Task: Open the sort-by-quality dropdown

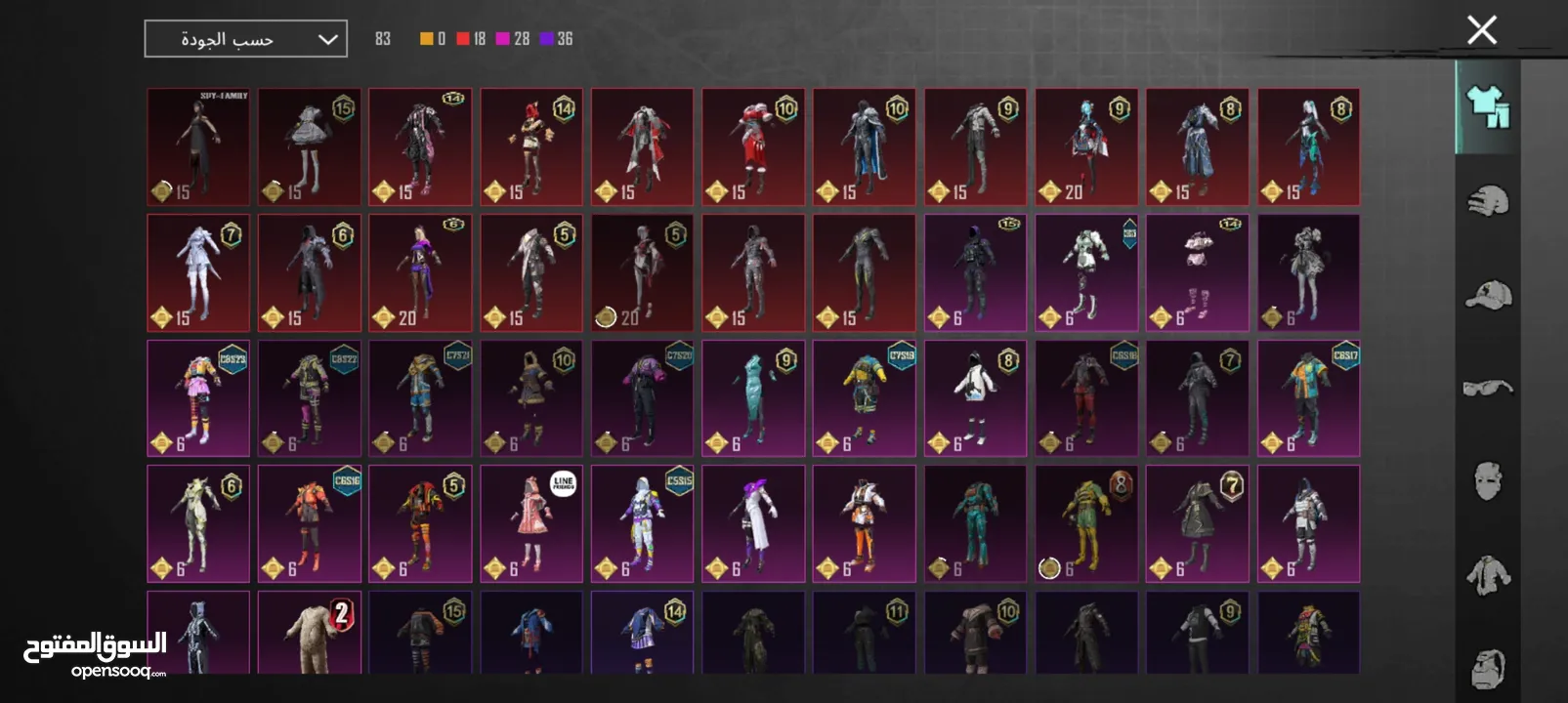Action: [245, 39]
